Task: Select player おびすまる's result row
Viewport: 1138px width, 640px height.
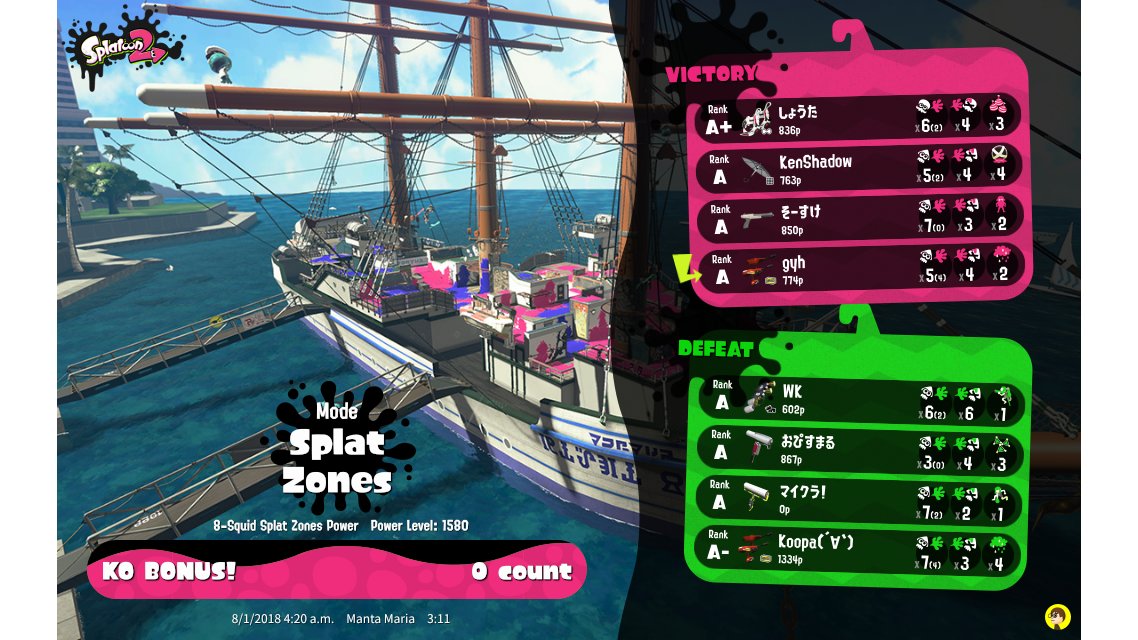Action: pos(860,449)
